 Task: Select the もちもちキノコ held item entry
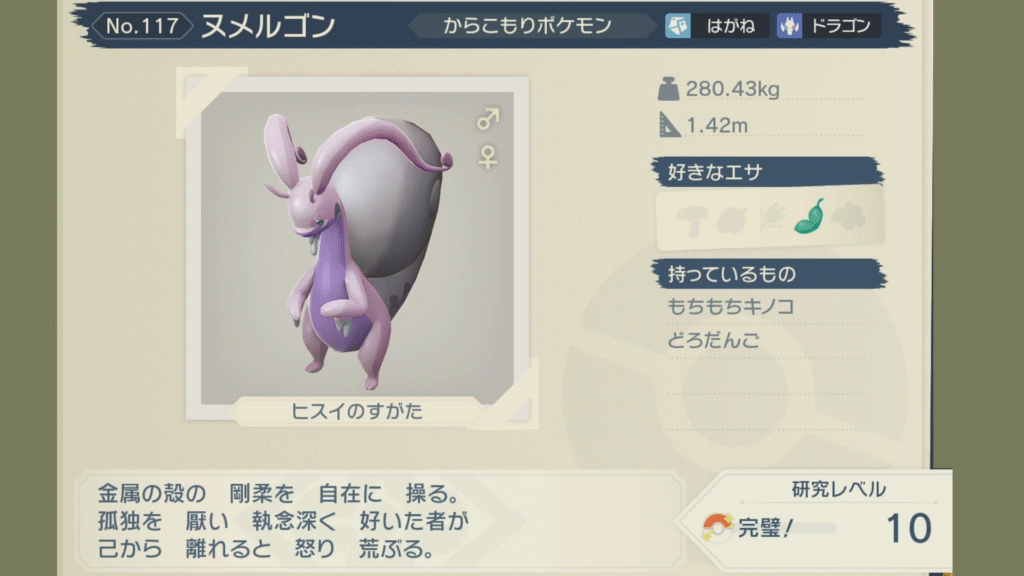(731, 306)
